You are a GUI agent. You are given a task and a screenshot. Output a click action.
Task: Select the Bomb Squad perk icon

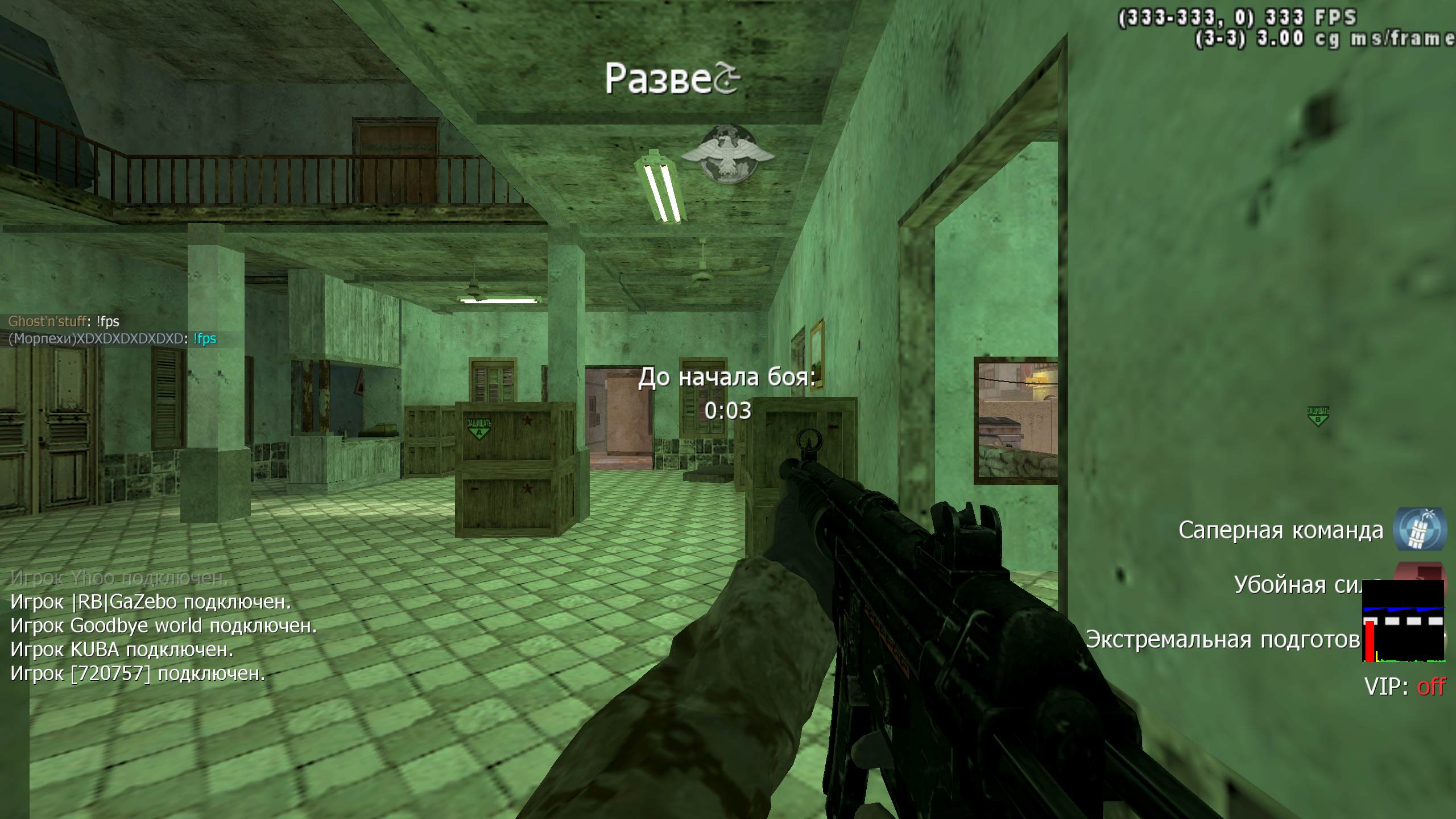pyautogui.click(x=1420, y=529)
